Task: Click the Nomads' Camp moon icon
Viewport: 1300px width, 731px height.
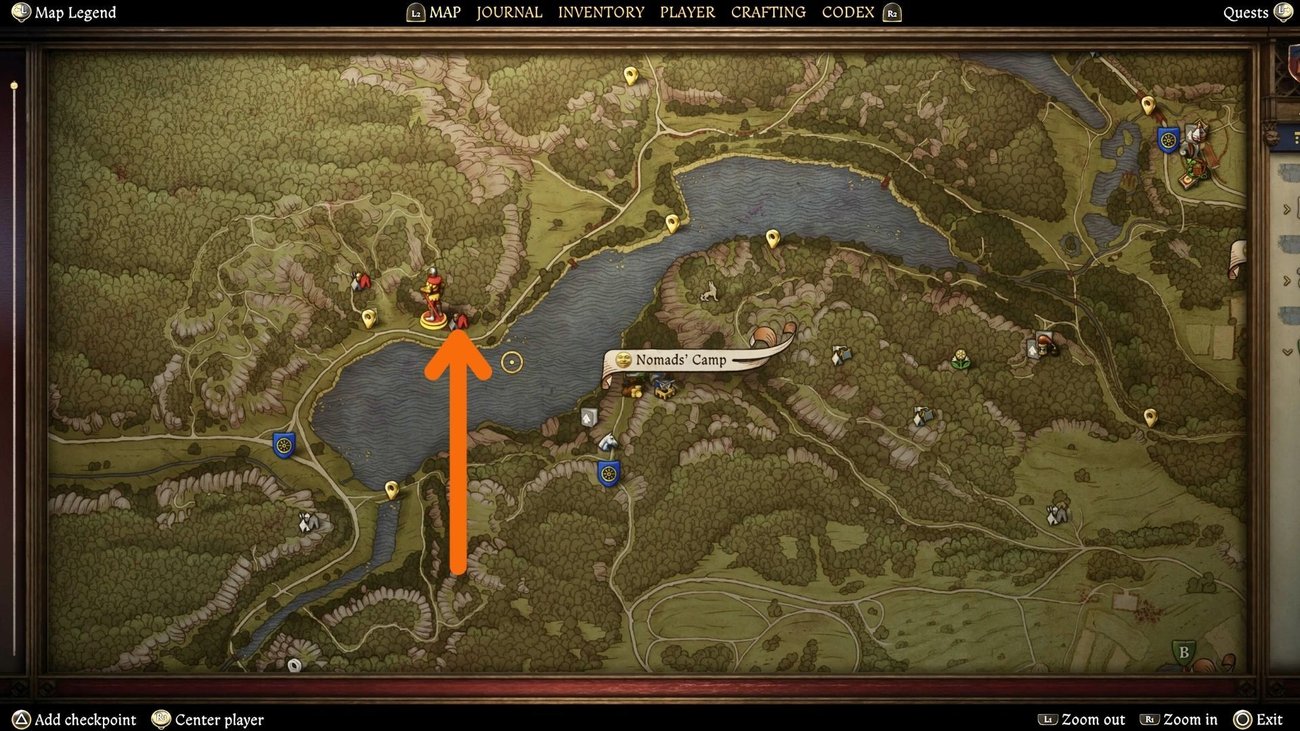Action: [623, 358]
